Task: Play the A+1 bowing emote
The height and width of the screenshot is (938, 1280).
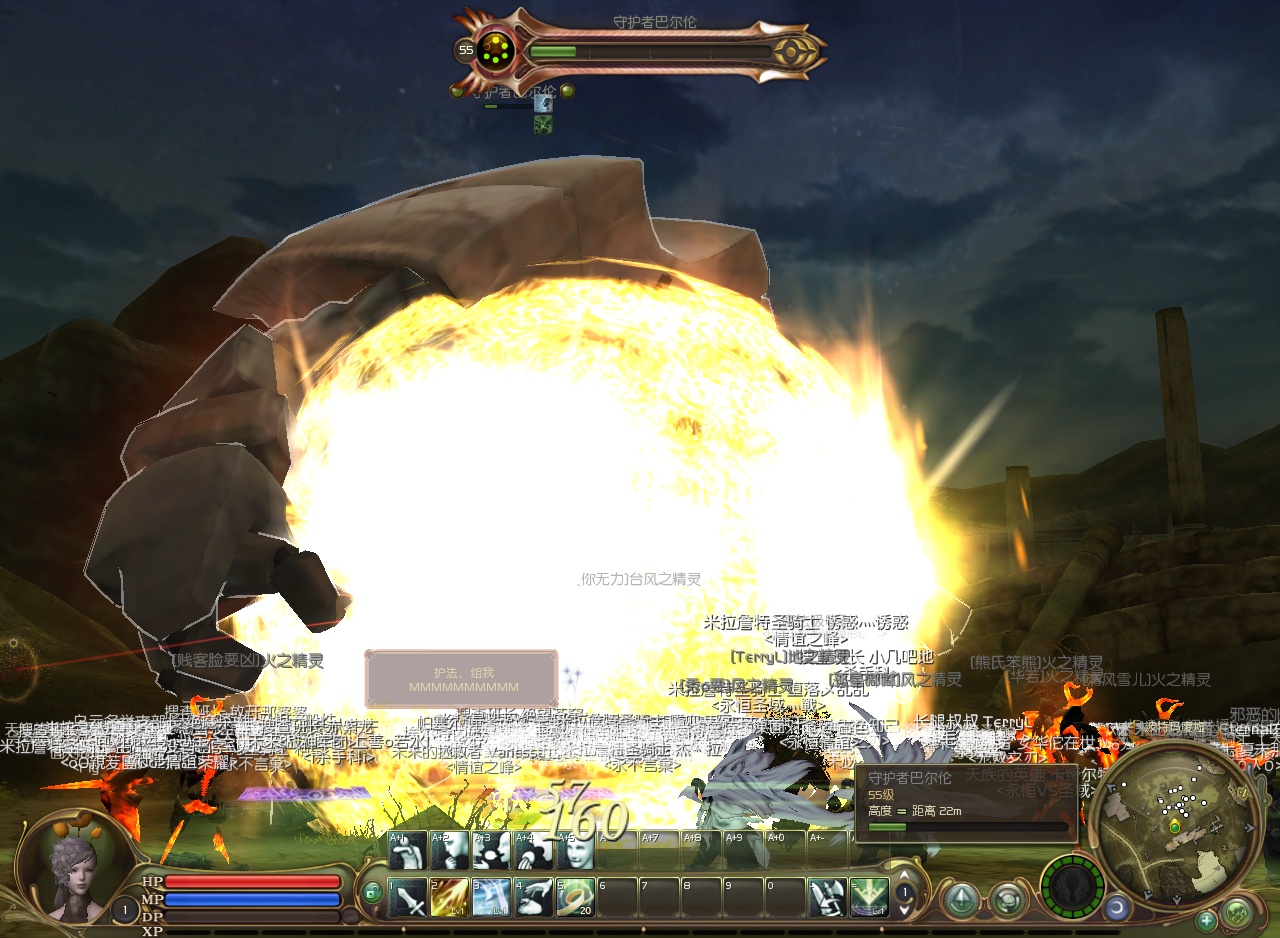Action: tap(407, 850)
